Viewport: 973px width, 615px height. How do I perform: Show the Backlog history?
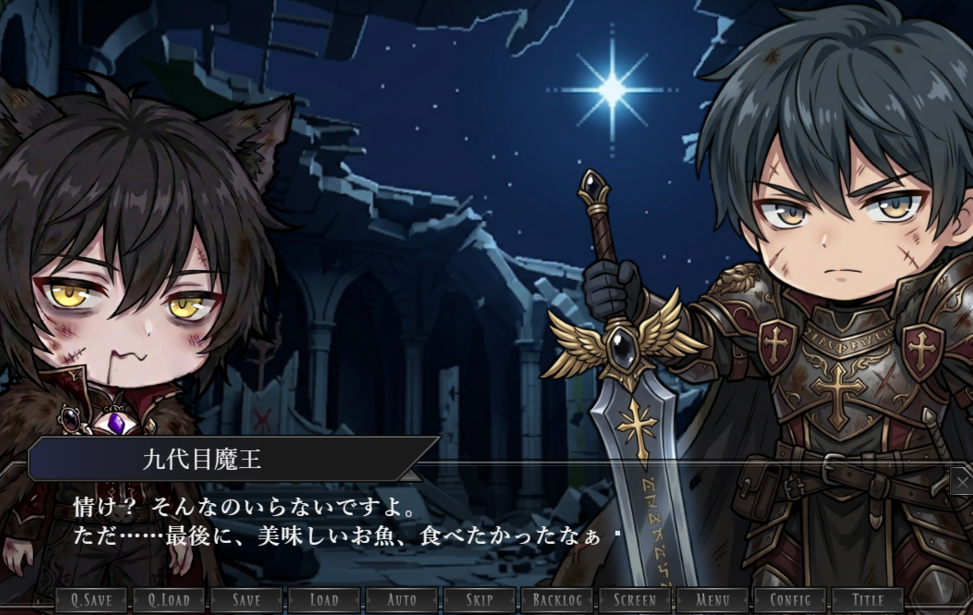click(x=557, y=601)
